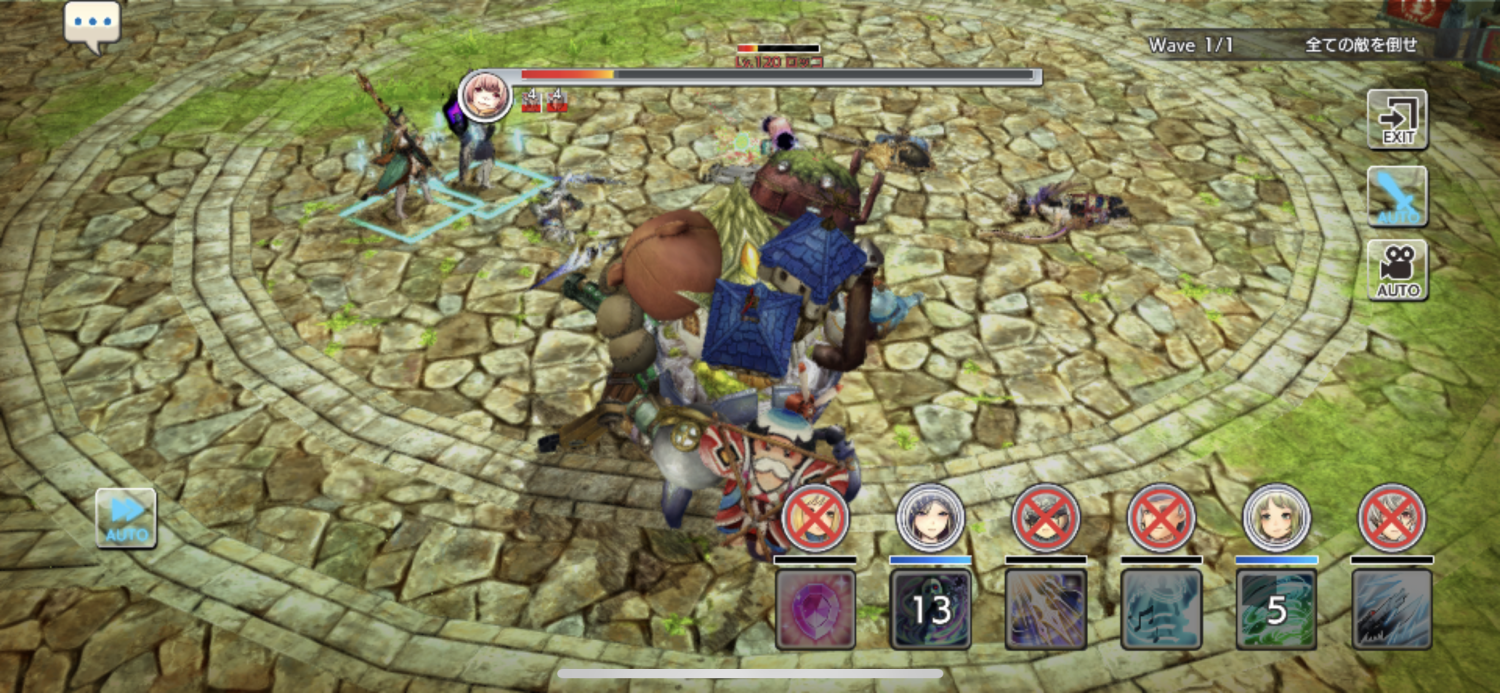Toggle the fast-forward AUTO button

pos(126,517)
